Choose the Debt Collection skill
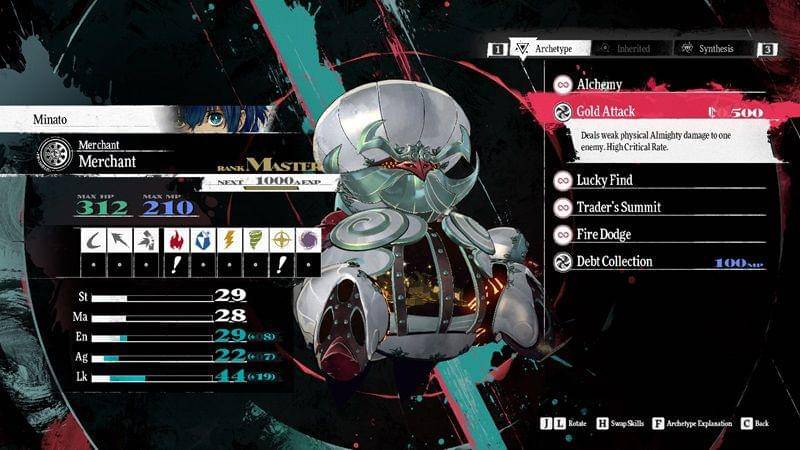 point(614,262)
